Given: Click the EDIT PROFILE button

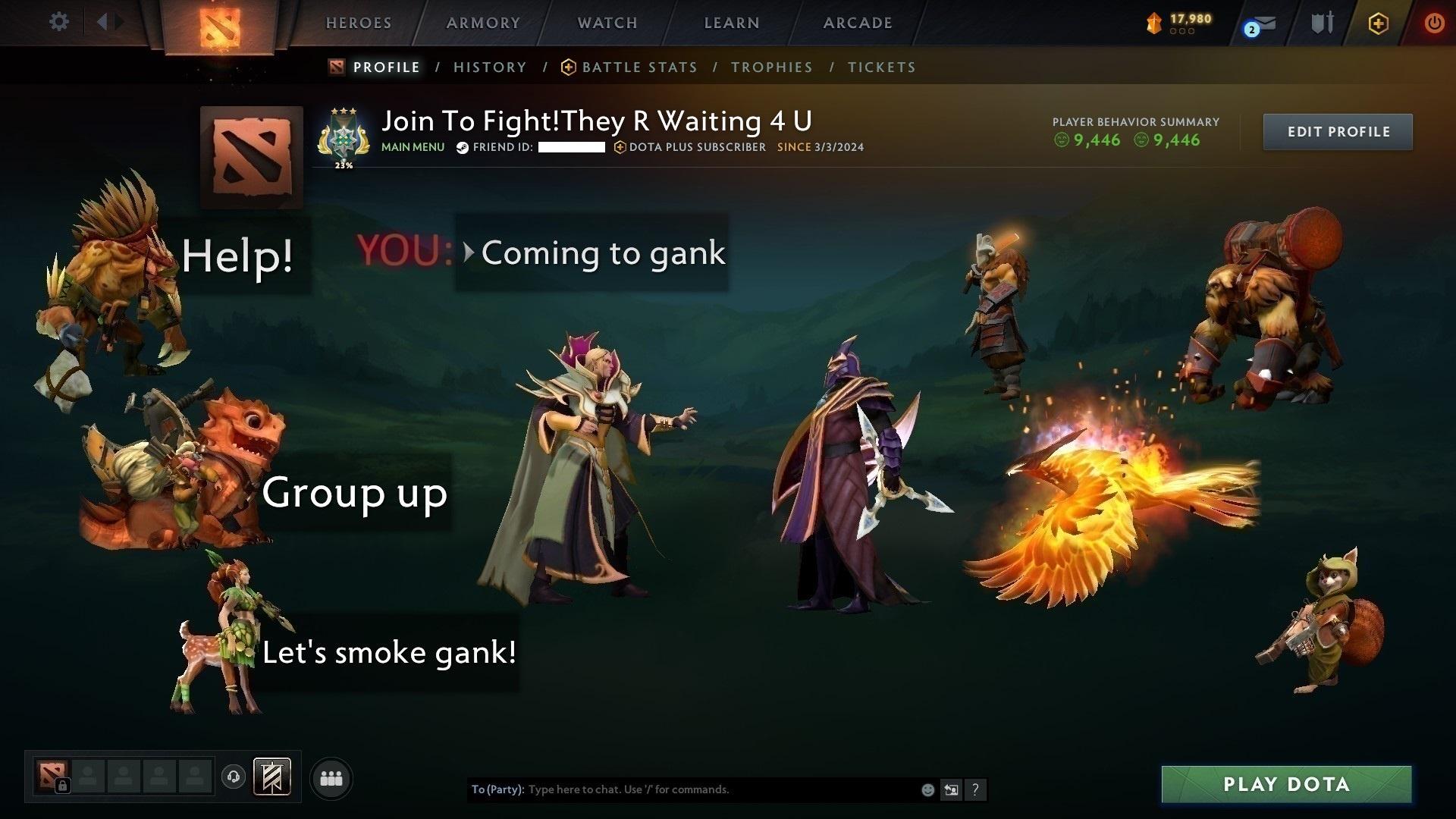Looking at the screenshot, I should 1337,131.
